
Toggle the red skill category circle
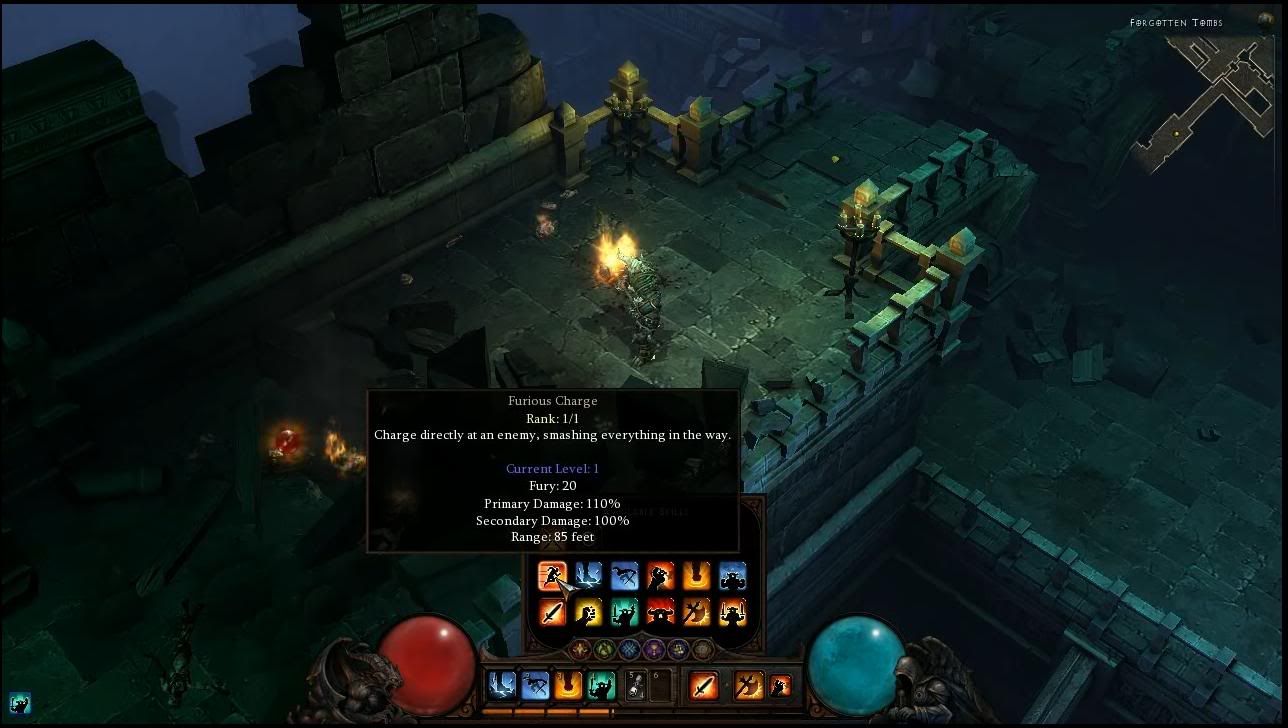(578, 650)
